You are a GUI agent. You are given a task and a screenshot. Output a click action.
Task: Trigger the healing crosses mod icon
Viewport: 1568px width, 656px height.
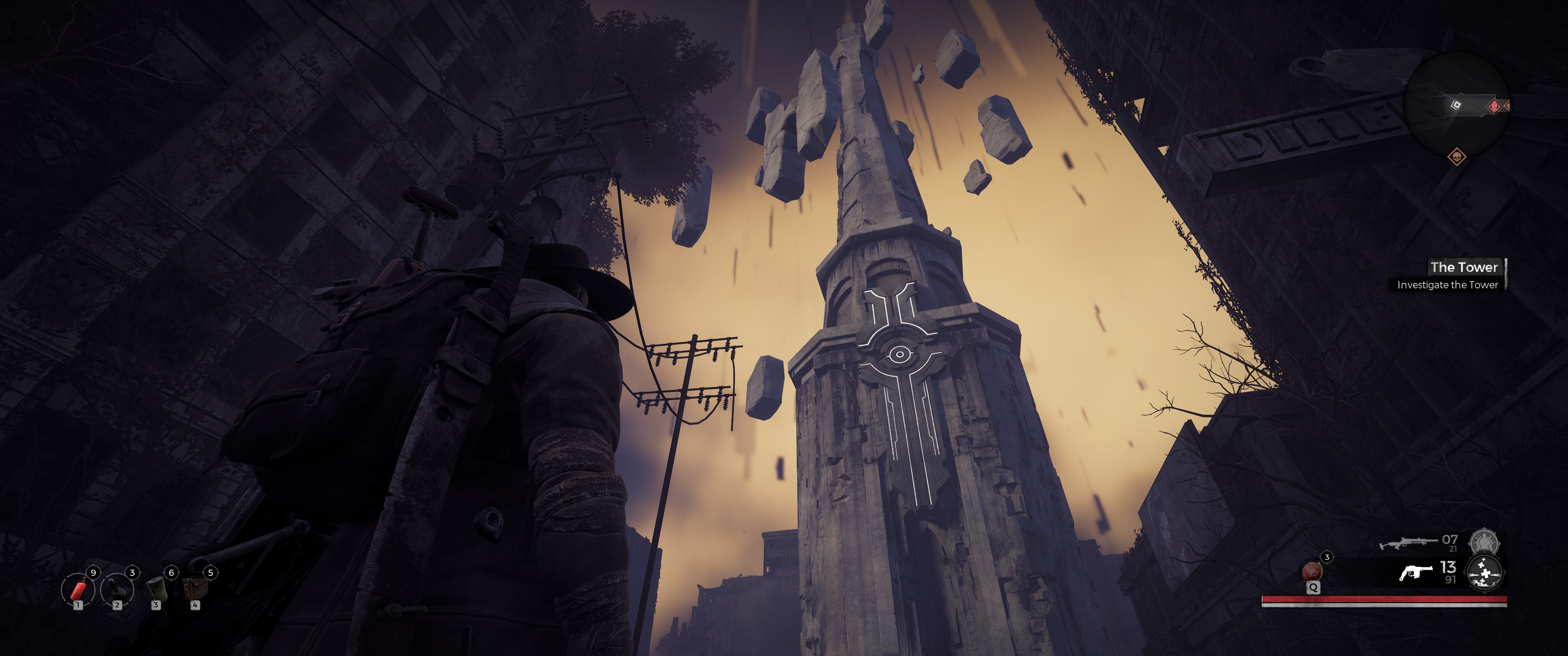(1484, 574)
